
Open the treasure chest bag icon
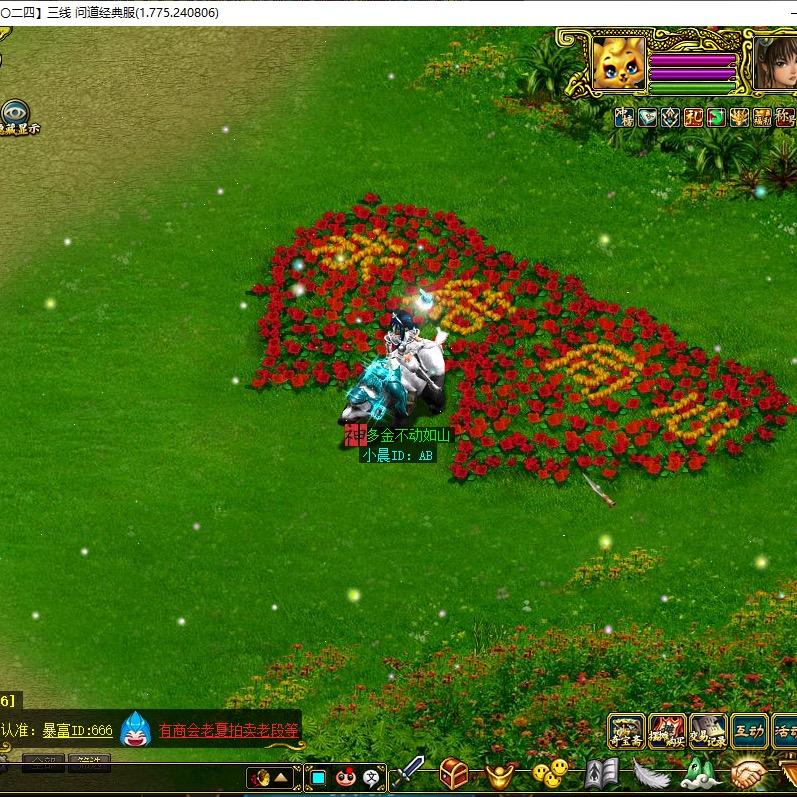pyautogui.click(x=454, y=773)
